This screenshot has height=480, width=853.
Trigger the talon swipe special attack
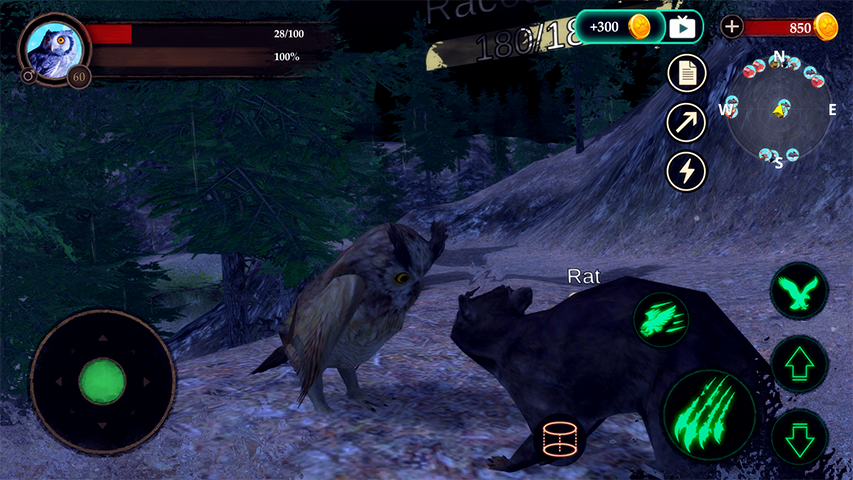661,320
